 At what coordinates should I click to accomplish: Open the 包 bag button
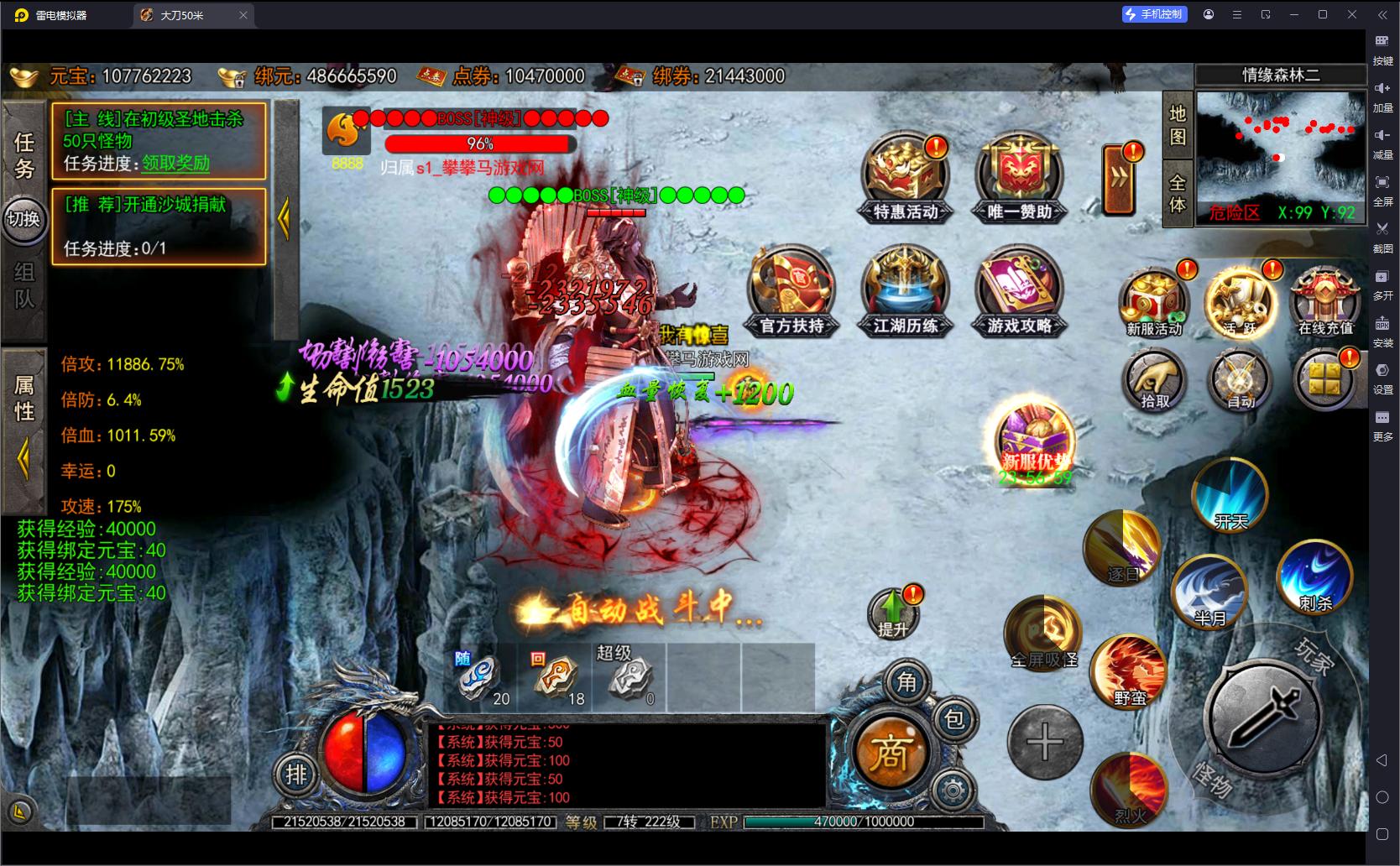click(x=954, y=719)
